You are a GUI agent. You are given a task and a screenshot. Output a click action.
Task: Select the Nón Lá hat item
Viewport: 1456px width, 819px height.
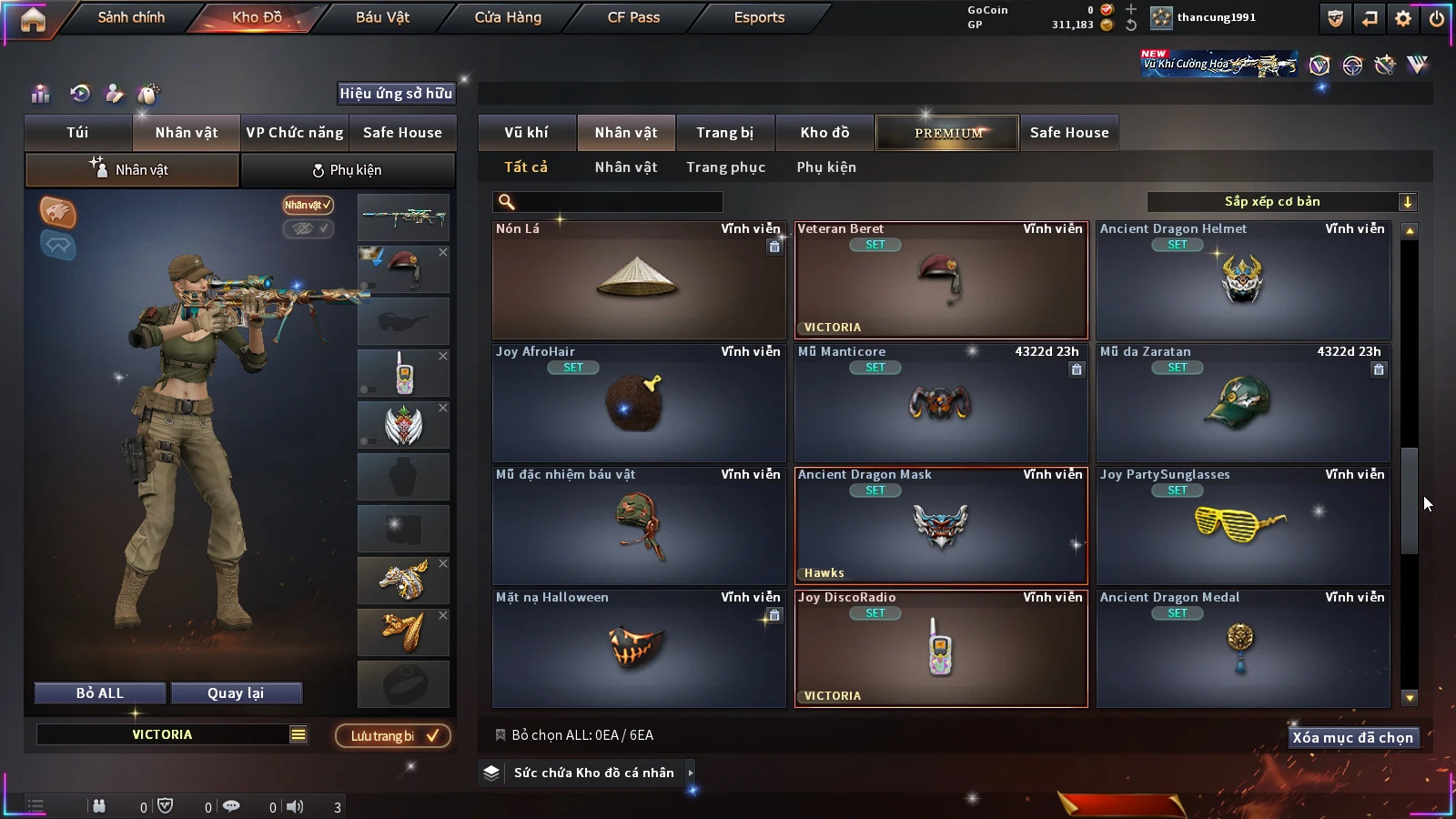(638, 280)
